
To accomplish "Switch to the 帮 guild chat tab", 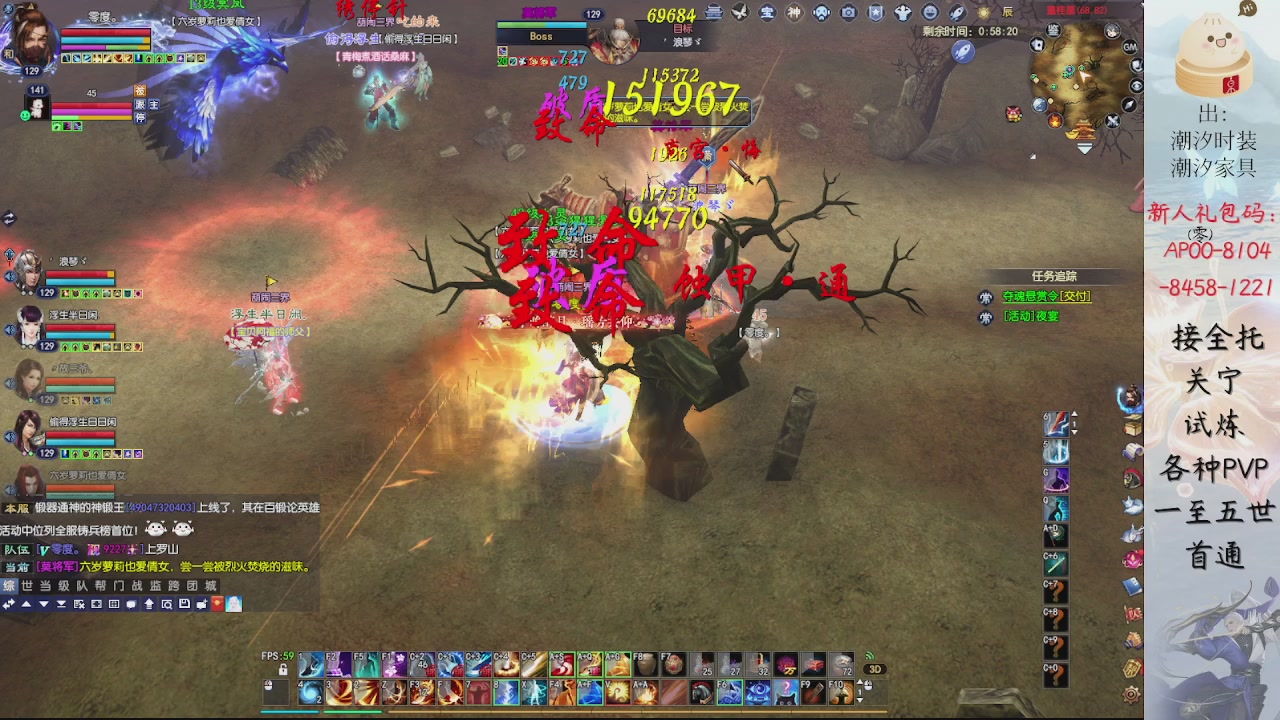I will click(100, 586).
